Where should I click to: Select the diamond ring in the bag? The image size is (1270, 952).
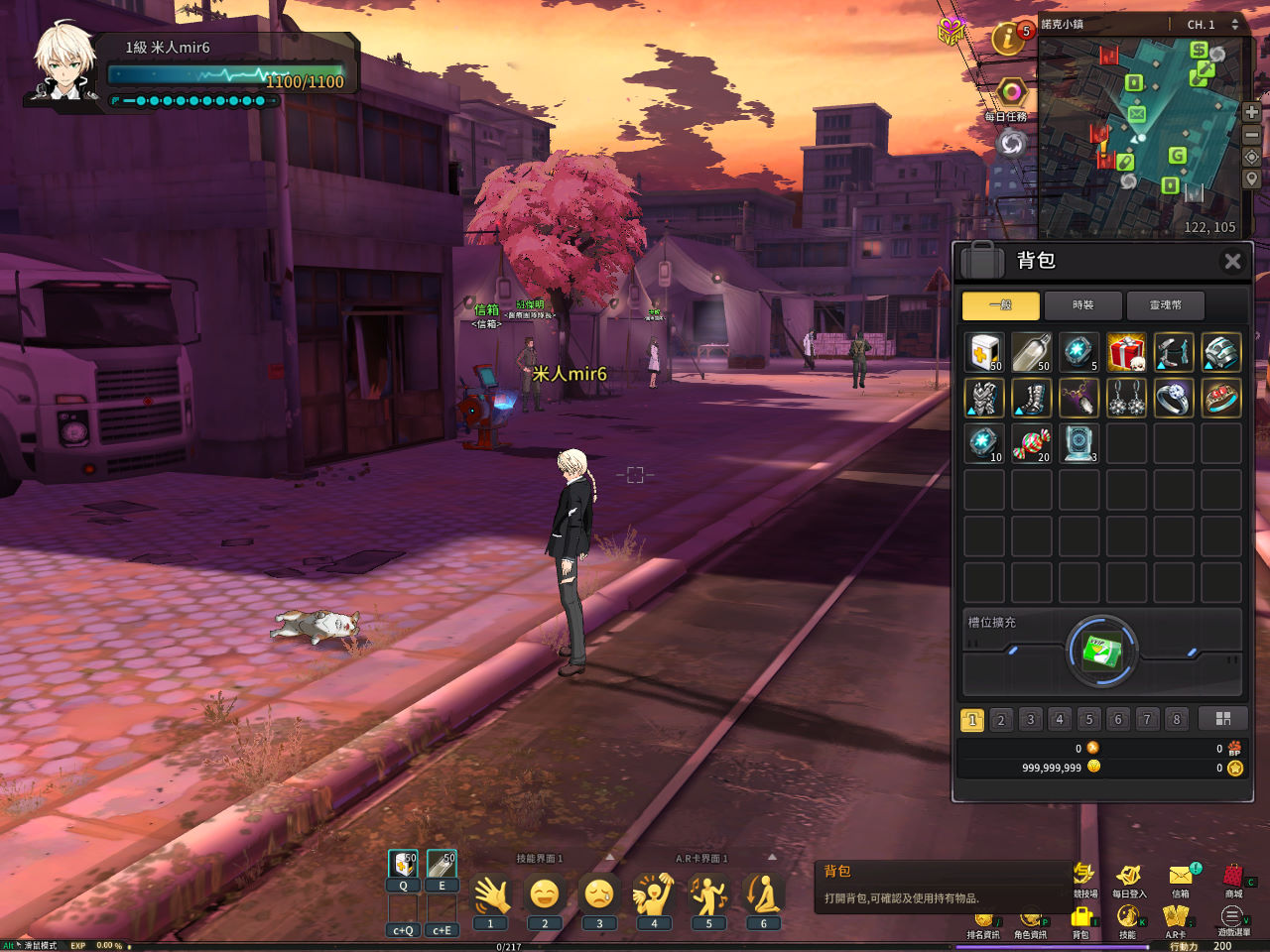1174,399
